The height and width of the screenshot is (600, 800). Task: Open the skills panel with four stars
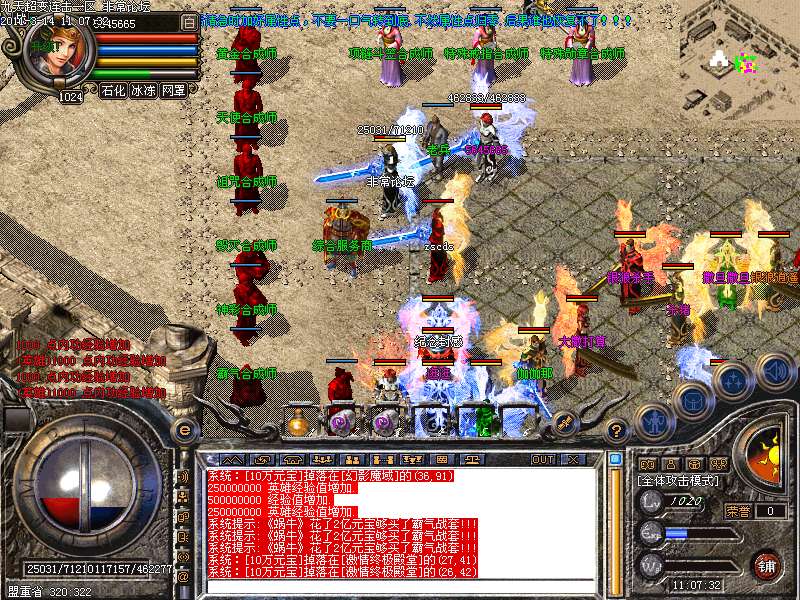733,380
